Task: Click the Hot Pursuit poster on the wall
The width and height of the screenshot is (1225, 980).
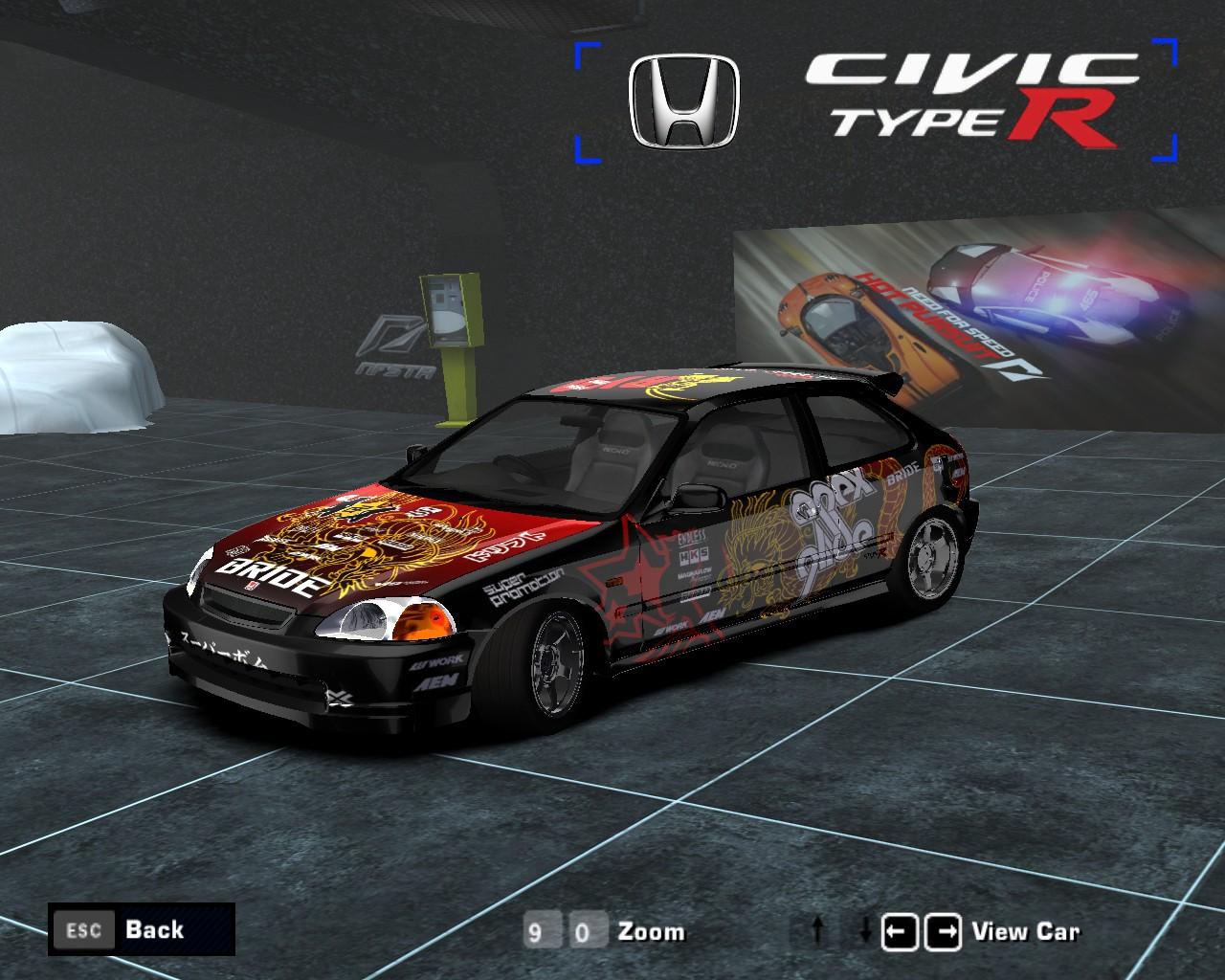Action: point(947,306)
